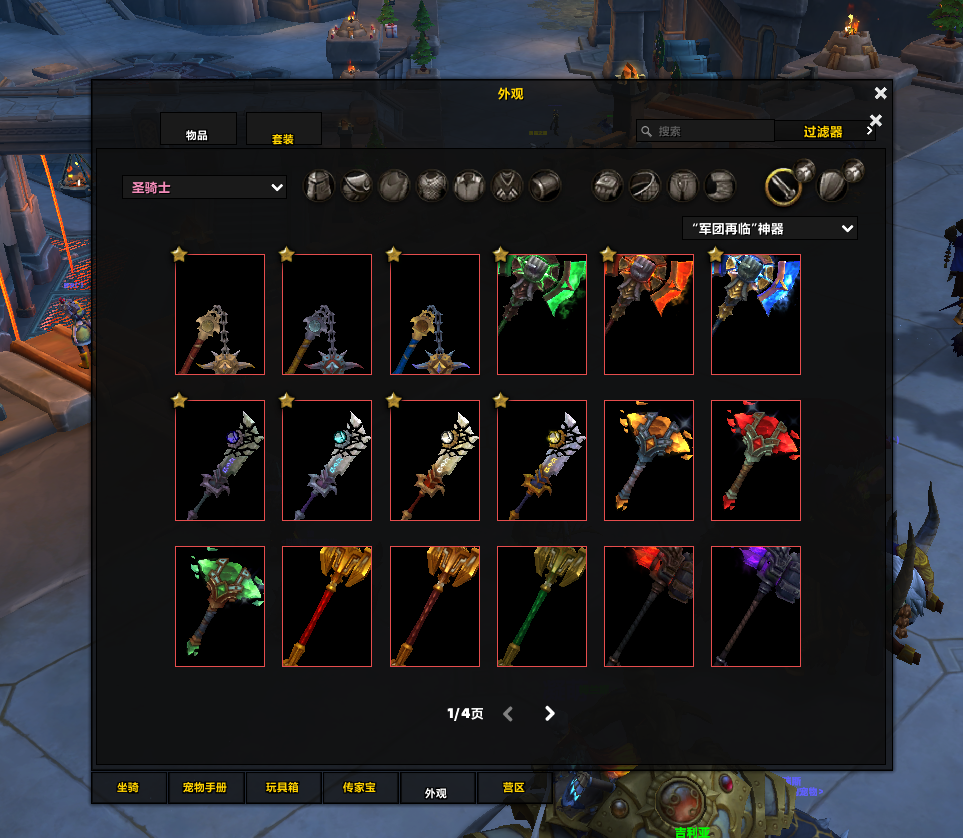This screenshot has width=963, height=838.
Task: Select the helmet head slot icon
Action: point(319,185)
